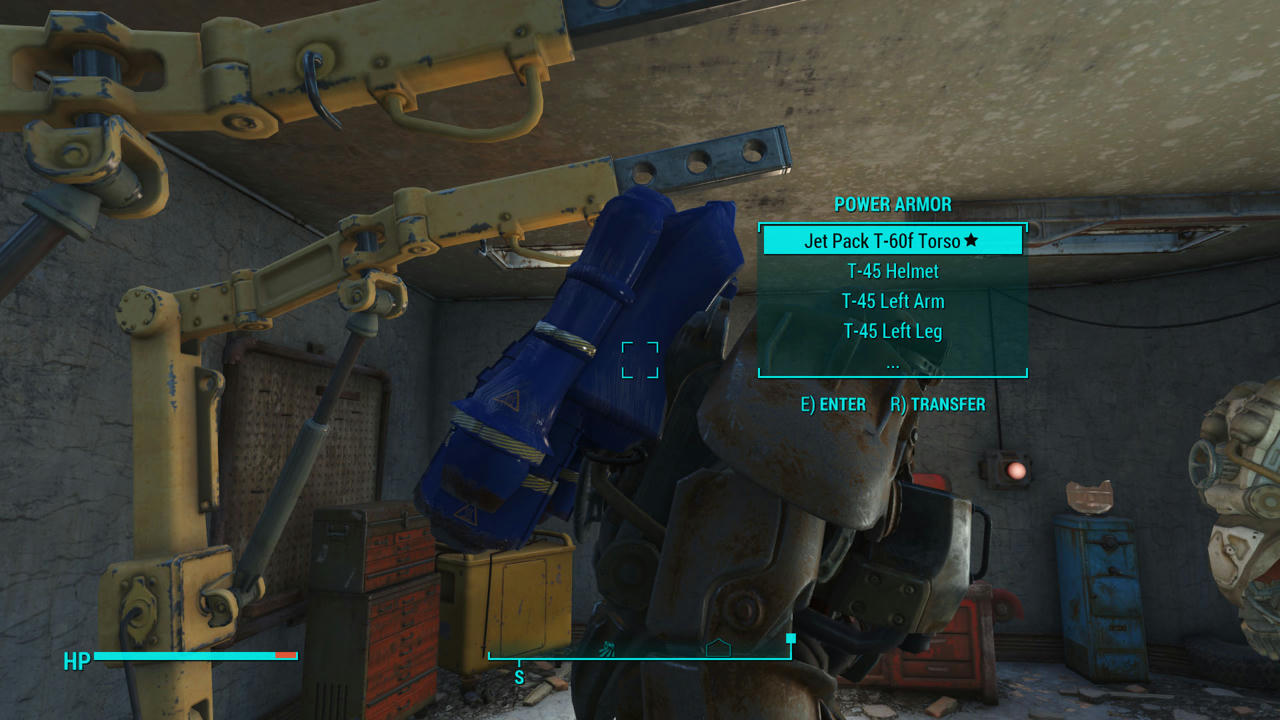
Task: Click the white quest marker on the compass edge
Action: point(790,637)
